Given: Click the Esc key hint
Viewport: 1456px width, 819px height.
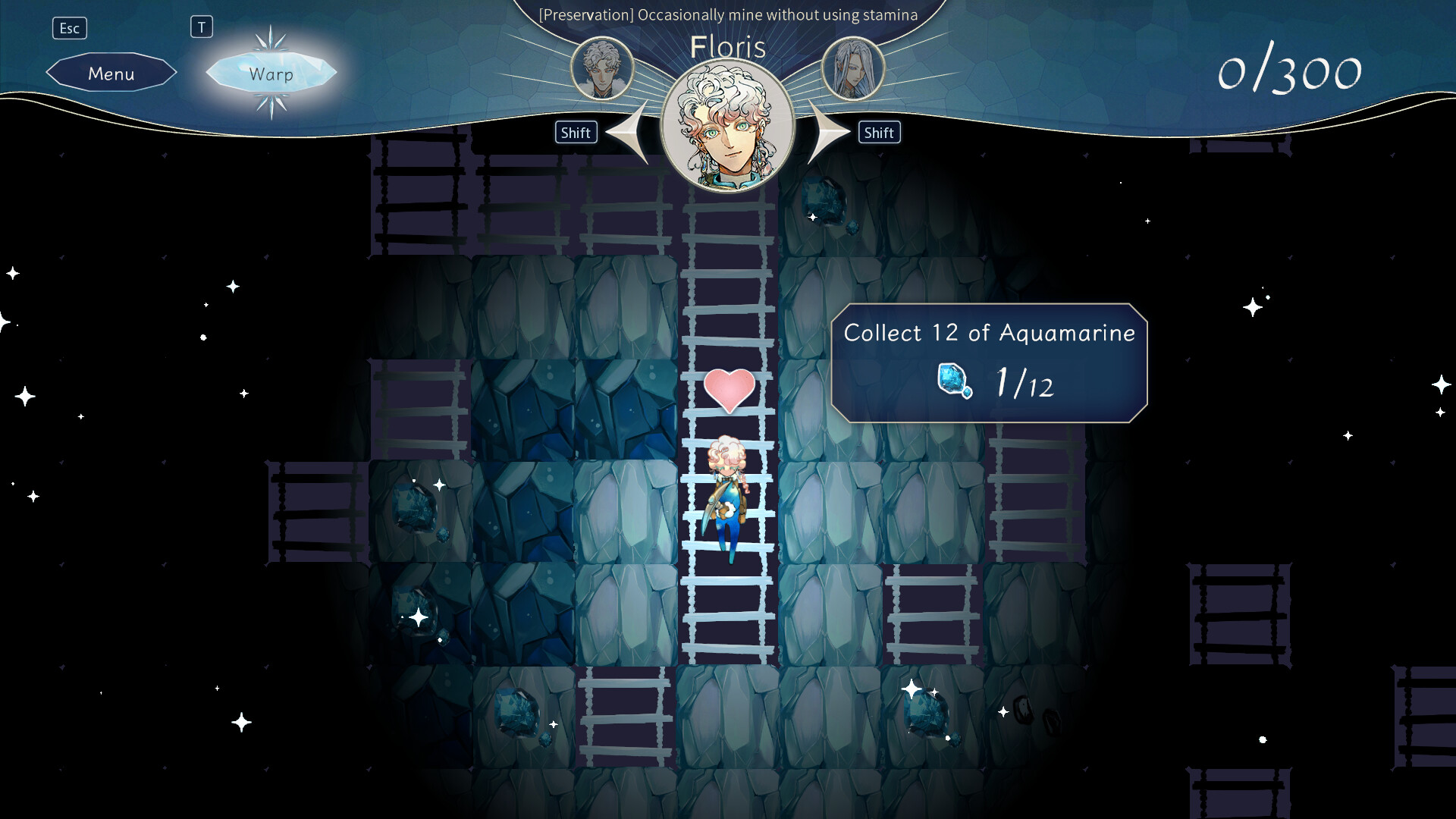Looking at the screenshot, I should point(70,27).
